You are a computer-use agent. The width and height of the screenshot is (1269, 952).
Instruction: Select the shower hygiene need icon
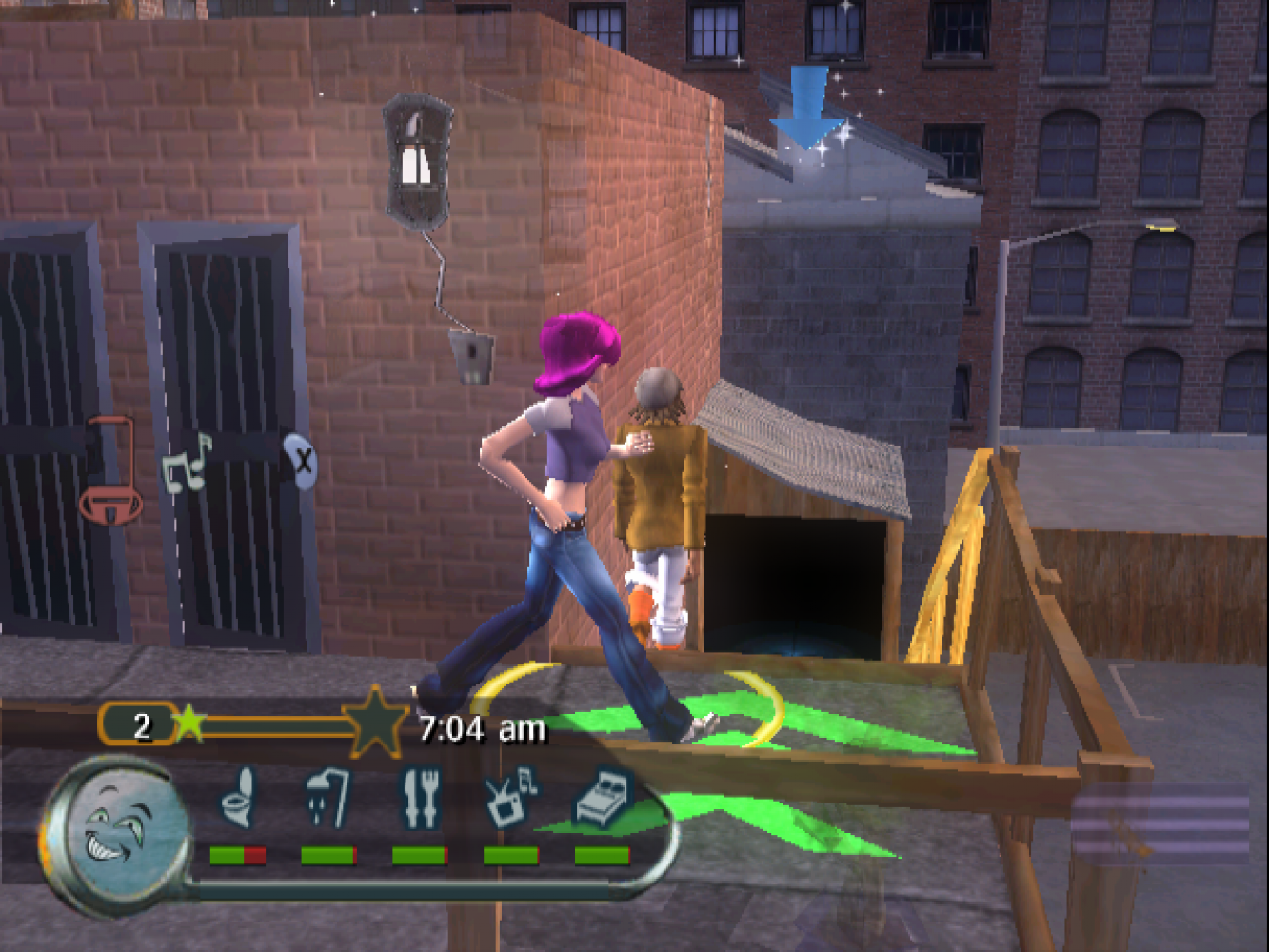click(x=327, y=797)
